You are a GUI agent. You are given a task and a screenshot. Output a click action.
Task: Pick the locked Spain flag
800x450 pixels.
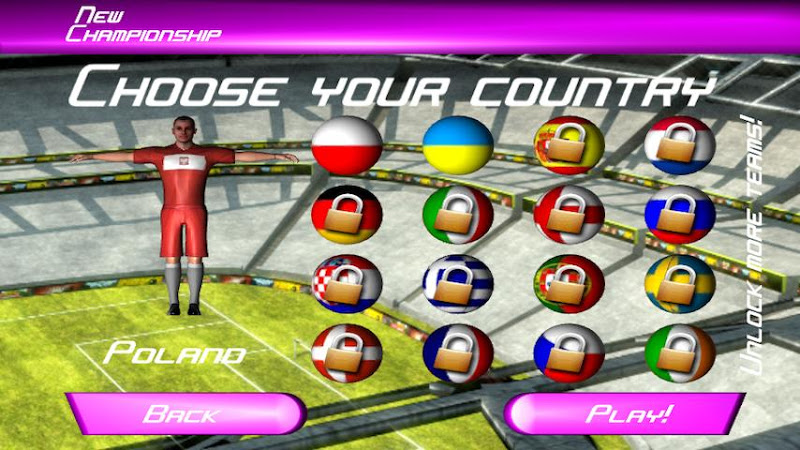pos(568,145)
